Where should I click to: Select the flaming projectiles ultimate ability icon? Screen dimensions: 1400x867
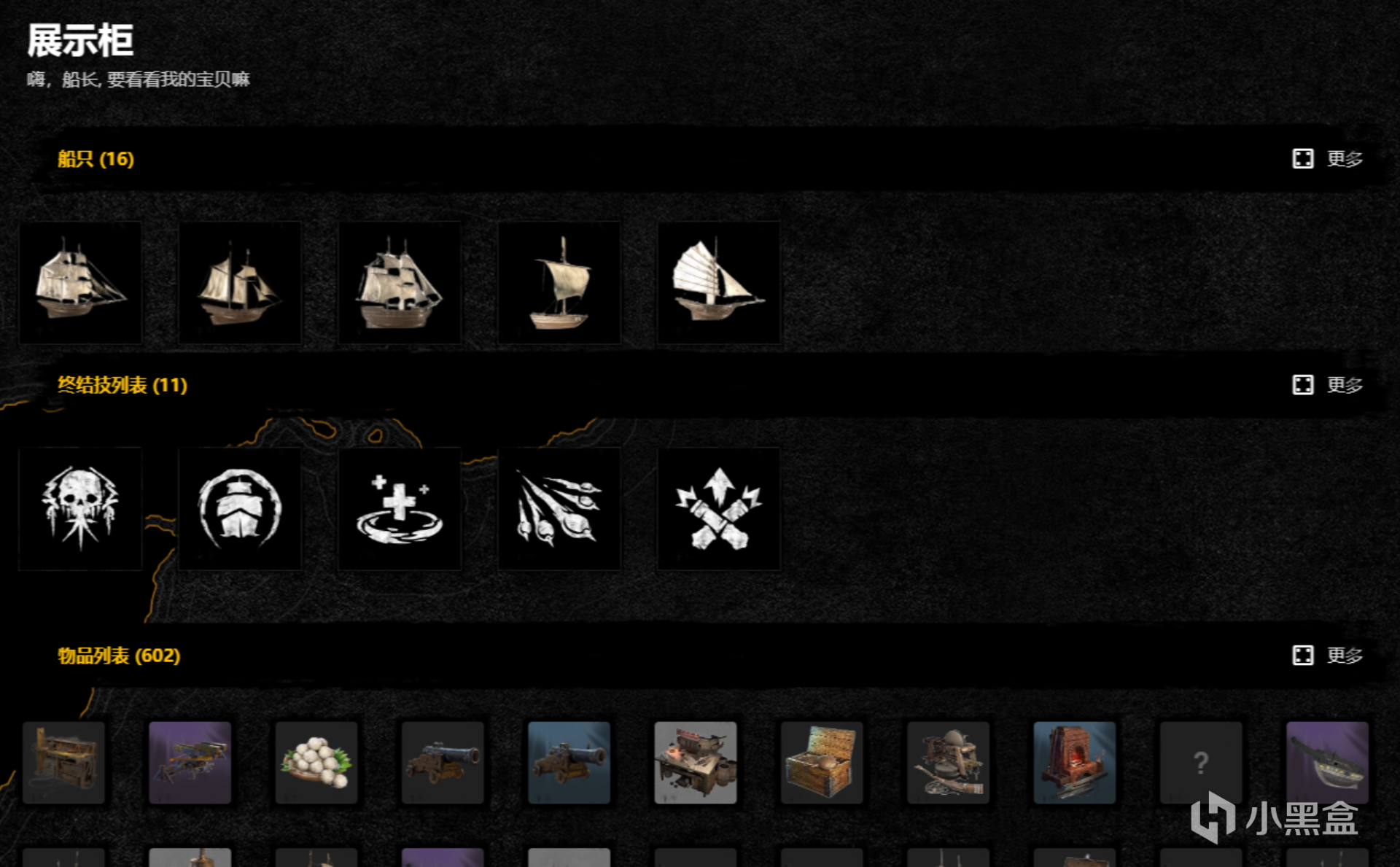click(x=559, y=508)
